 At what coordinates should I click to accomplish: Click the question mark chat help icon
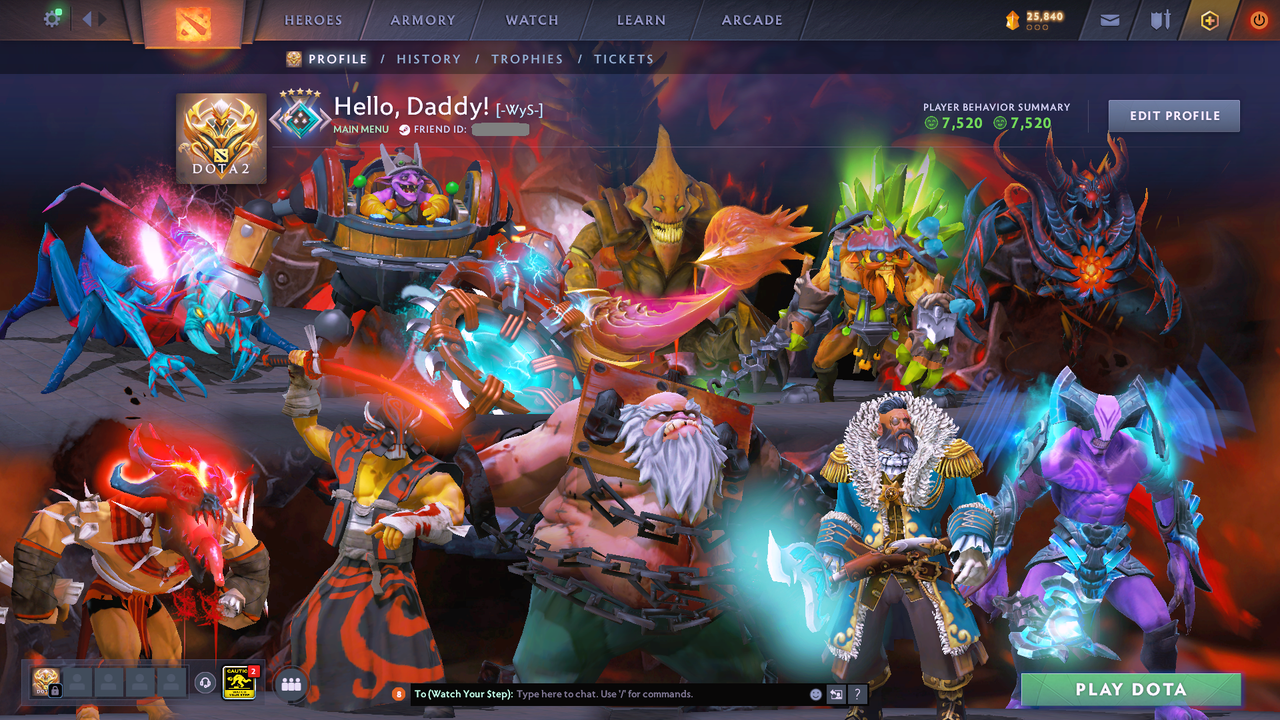point(858,693)
